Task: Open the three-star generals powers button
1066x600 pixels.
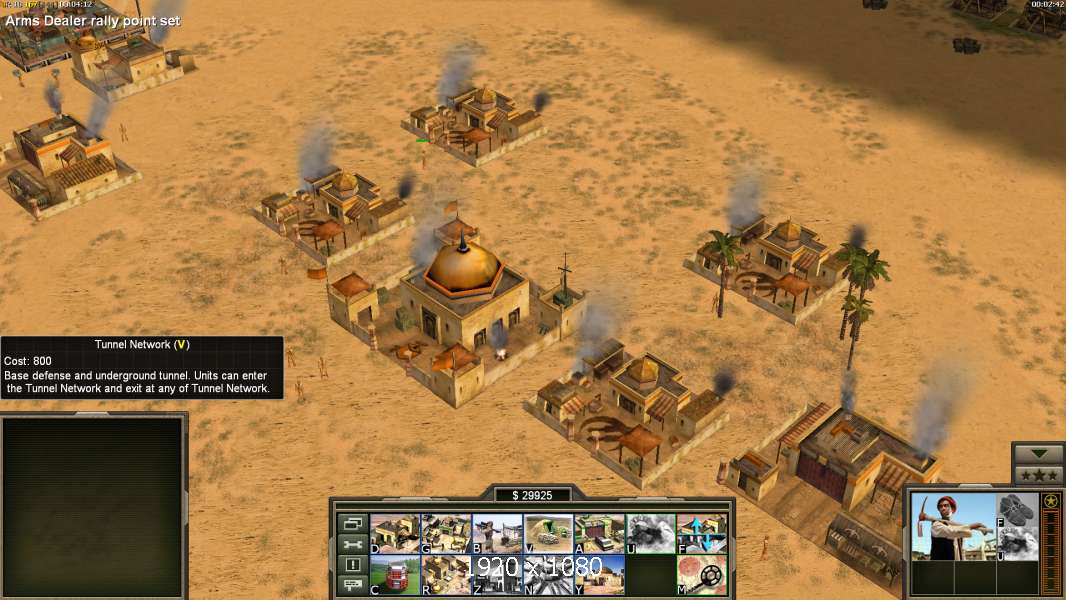Action: (1038, 475)
